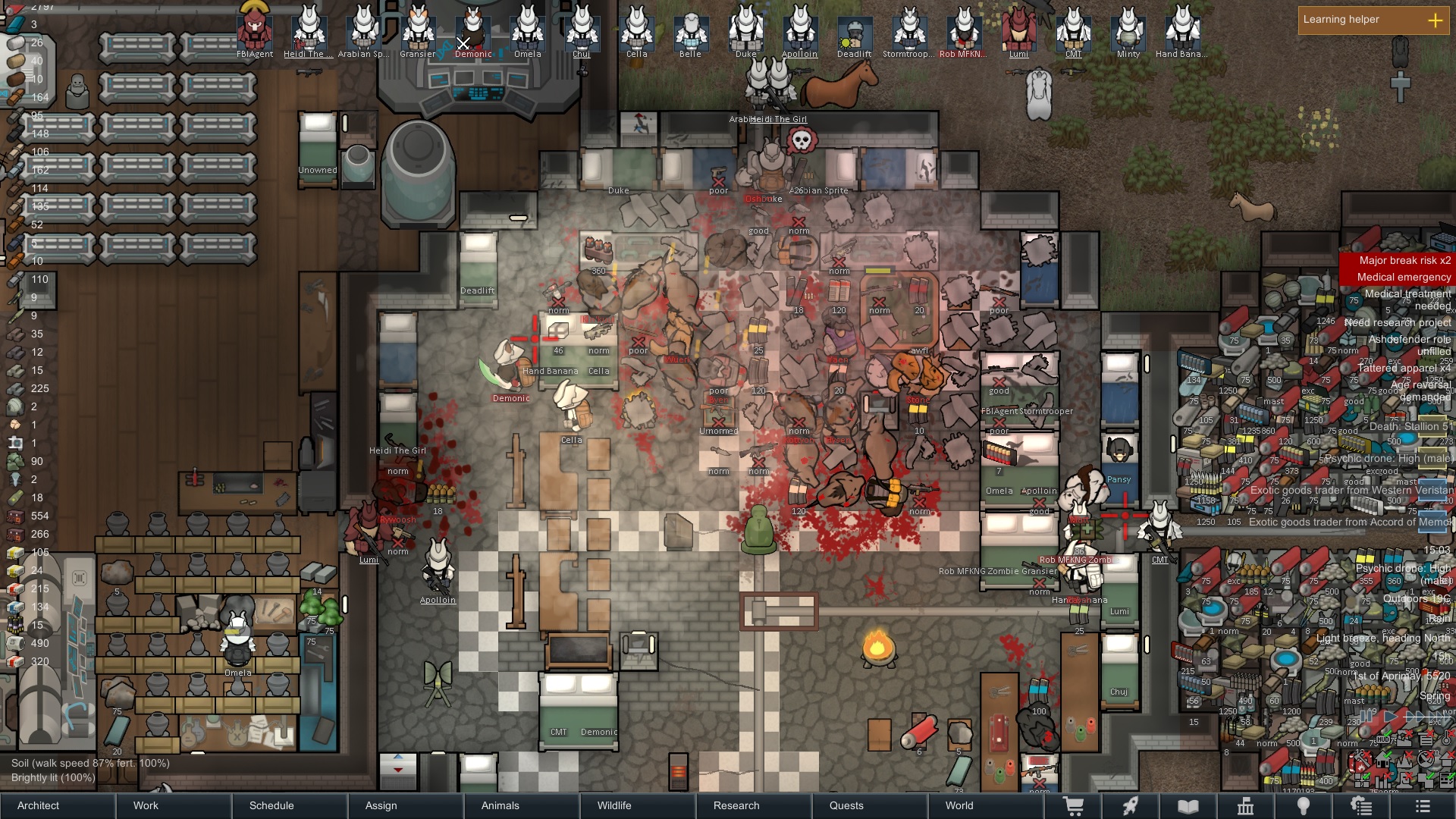Click the shopping cart icon button
This screenshot has height=819, width=1456.
(1073, 806)
